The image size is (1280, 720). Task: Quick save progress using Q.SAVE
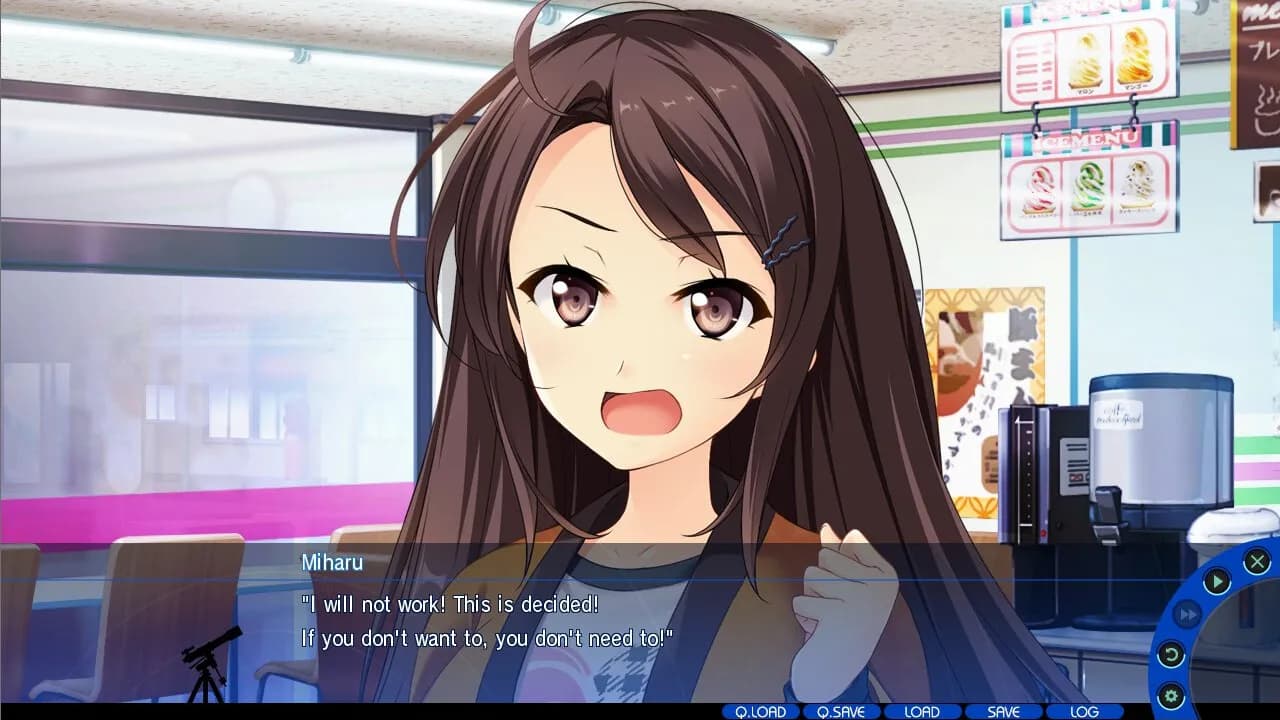click(x=841, y=712)
